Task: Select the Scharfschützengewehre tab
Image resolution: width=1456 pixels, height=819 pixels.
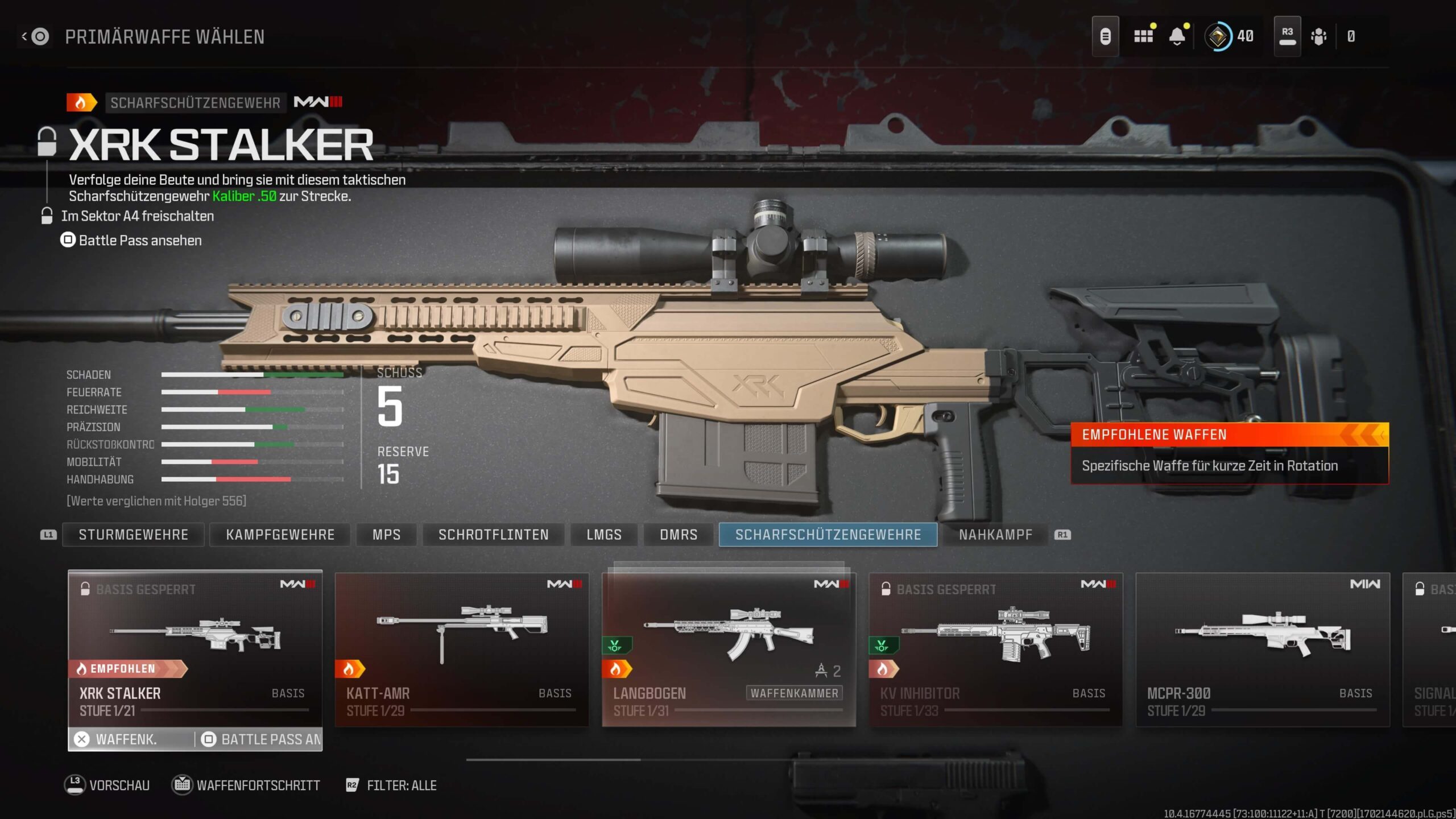Action: (x=828, y=535)
